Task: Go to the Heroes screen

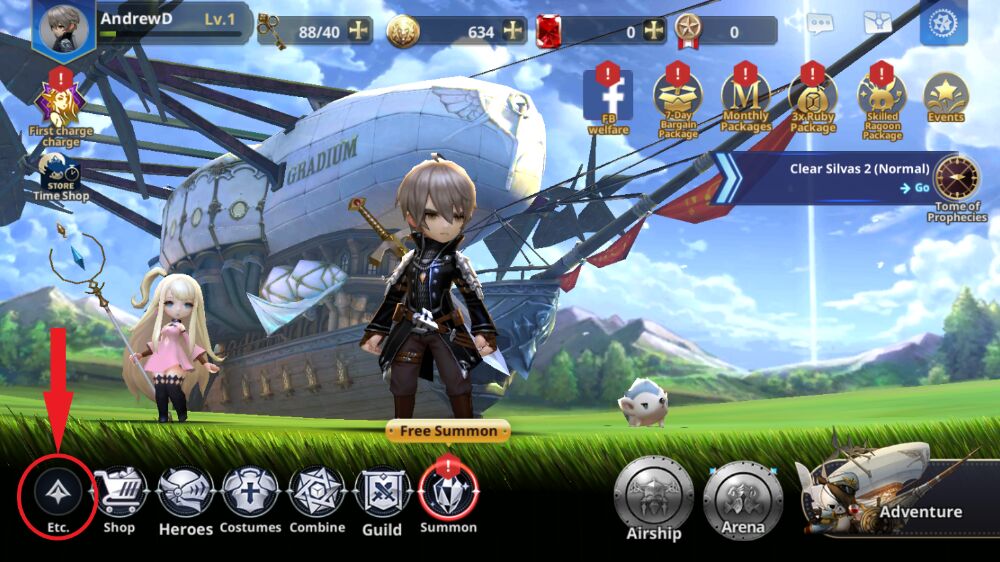Action: (186, 494)
